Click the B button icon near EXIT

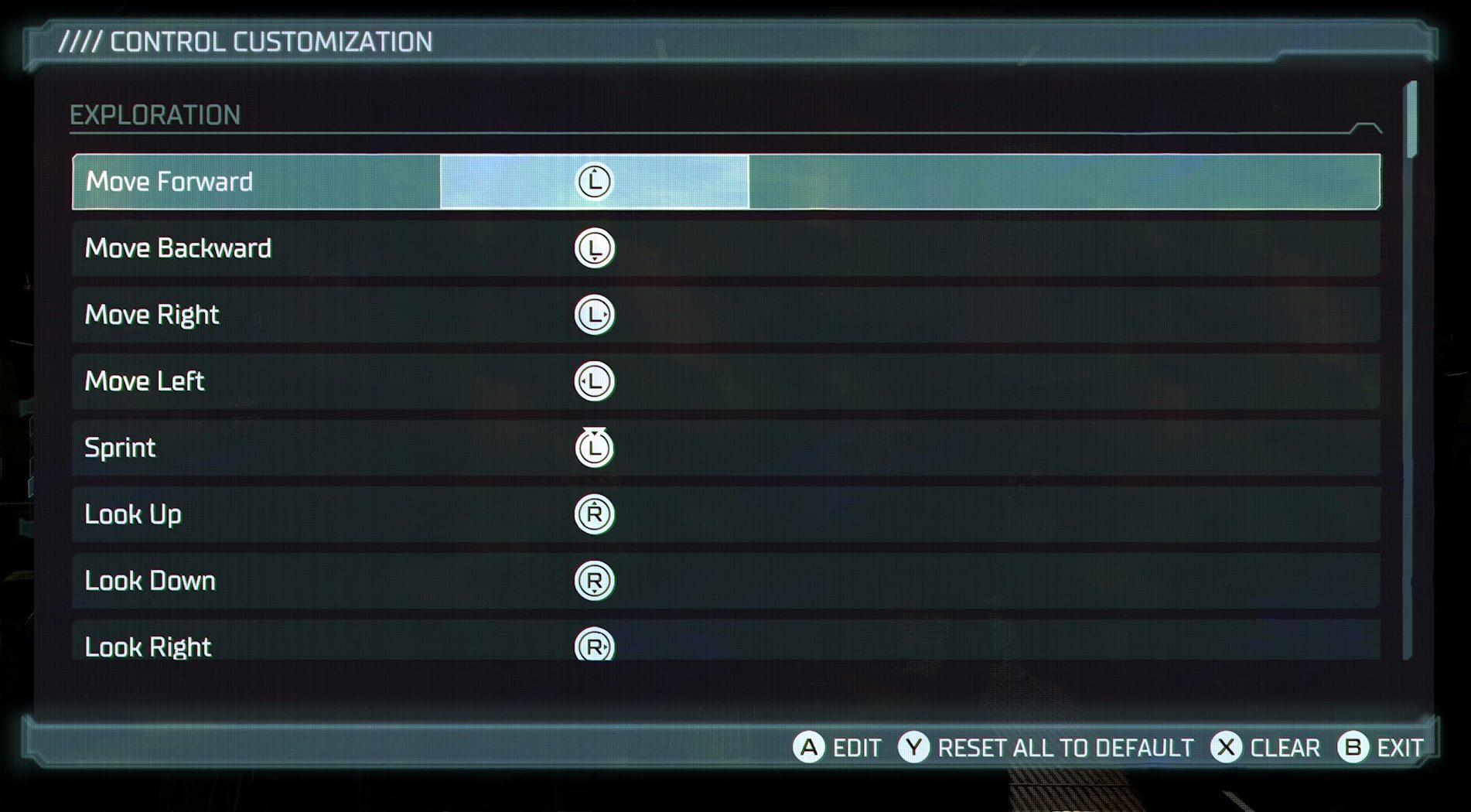point(1353,748)
